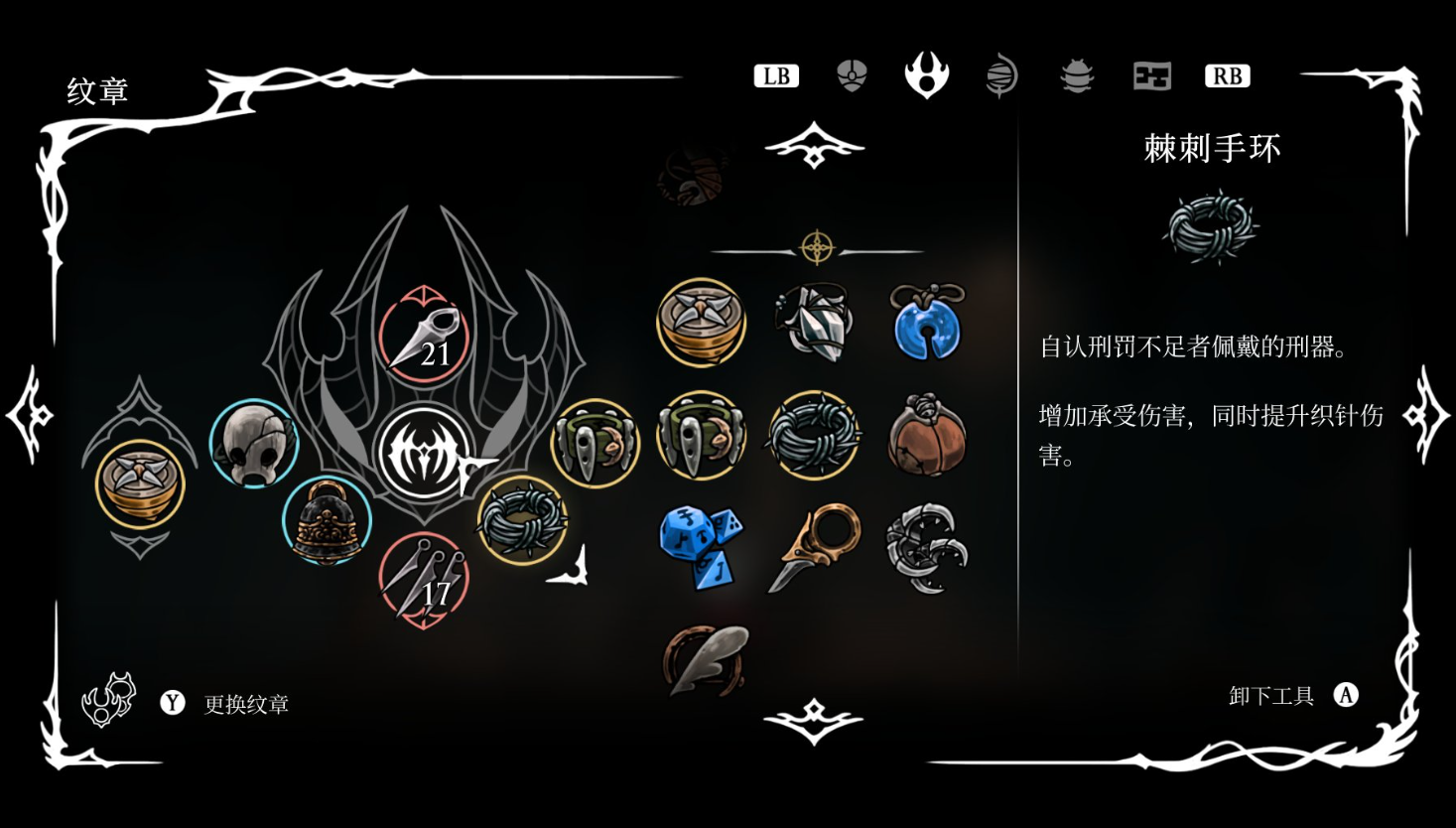Viewport: 1456px width, 828px height.
Task: Pick the silver clawed ring tool
Action: (x=926, y=548)
